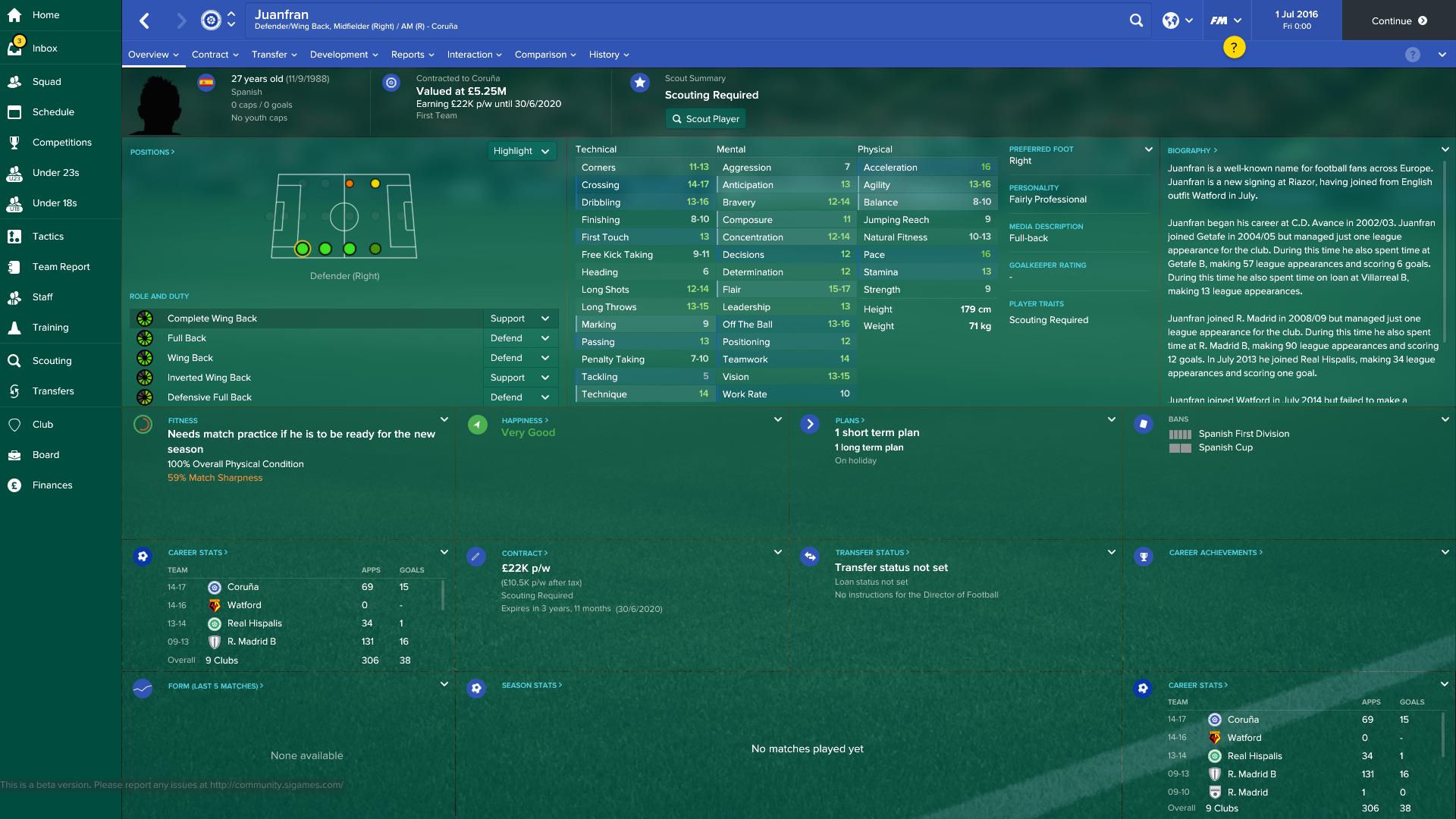Screen dimensions: 1456x819
Task: Open the Transfers section
Action: (55, 391)
